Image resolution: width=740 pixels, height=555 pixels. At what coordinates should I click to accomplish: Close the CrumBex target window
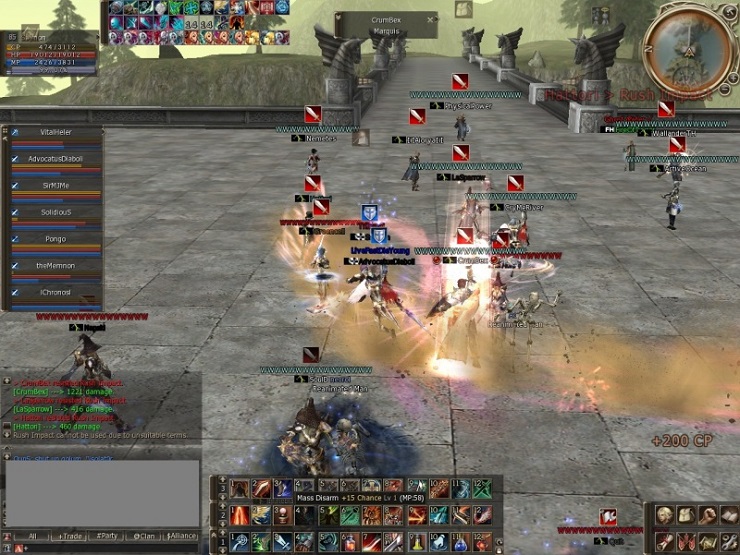[430, 19]
